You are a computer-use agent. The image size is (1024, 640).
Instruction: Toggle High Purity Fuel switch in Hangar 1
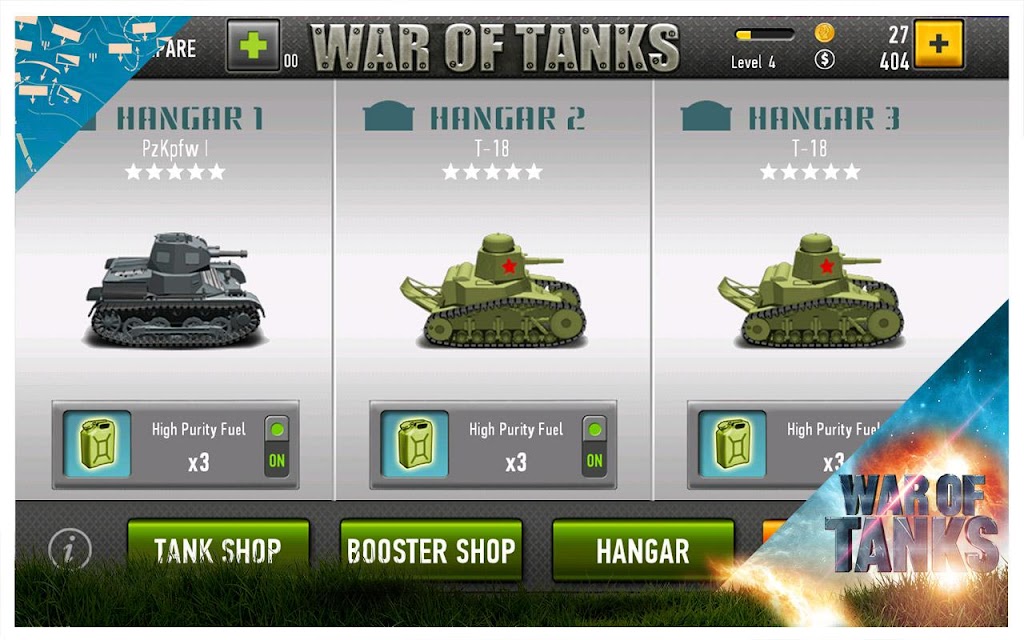[277, 445]
